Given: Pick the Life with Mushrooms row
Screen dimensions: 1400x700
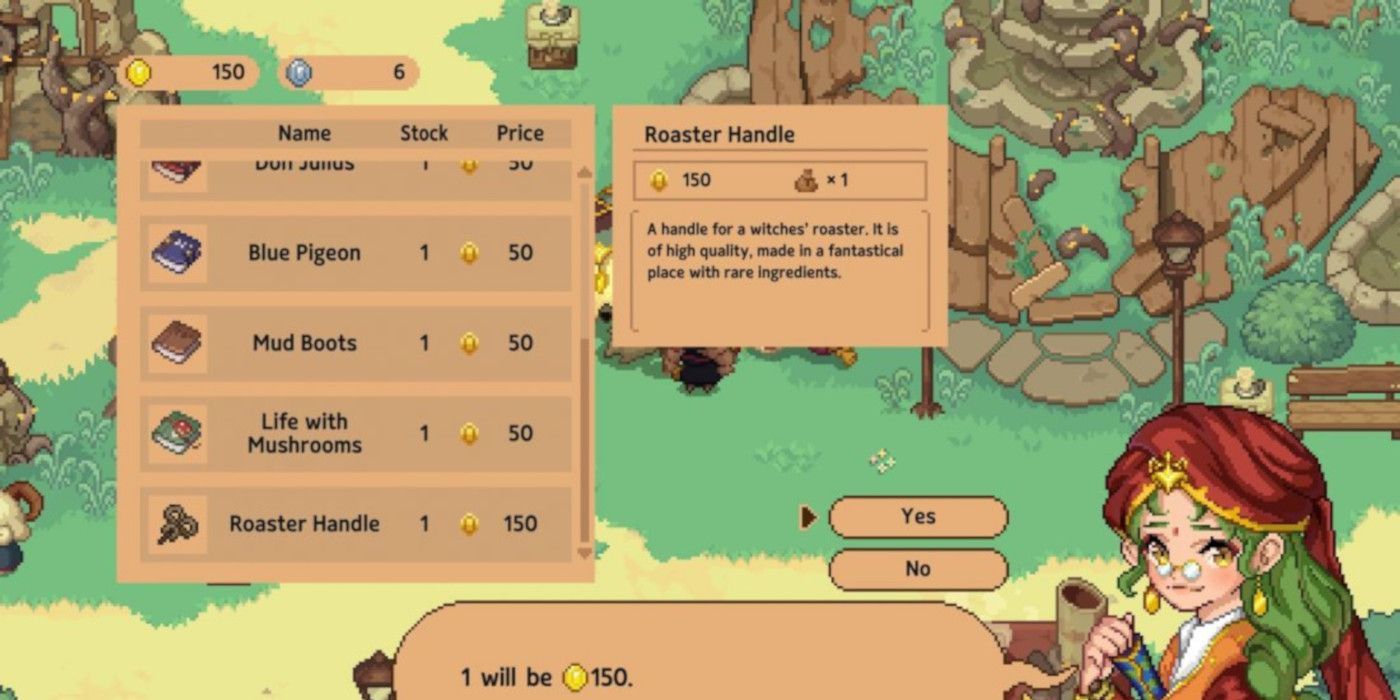Looking at the screenshot, I should tap(354, 433).
